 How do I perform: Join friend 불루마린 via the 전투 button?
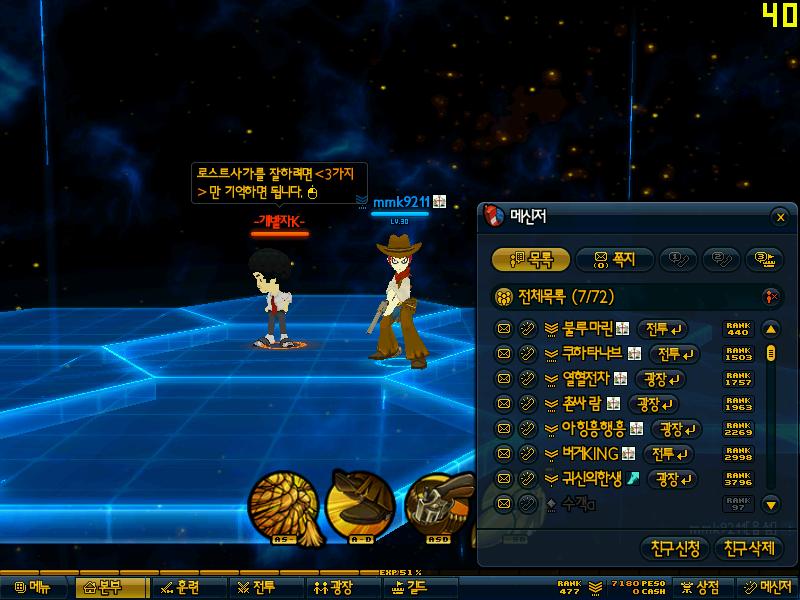point(664,329)
